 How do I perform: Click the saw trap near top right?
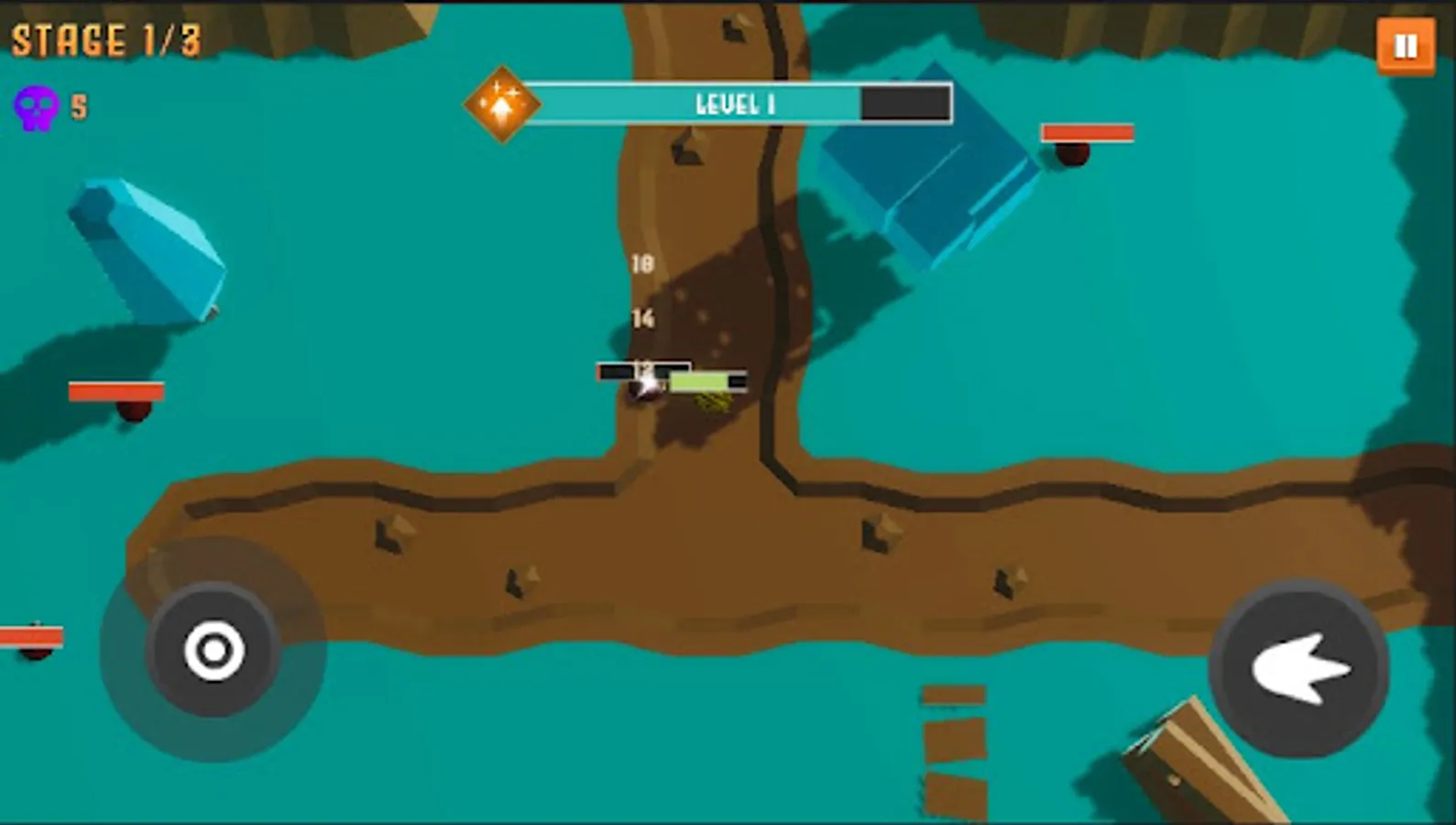1069,154
